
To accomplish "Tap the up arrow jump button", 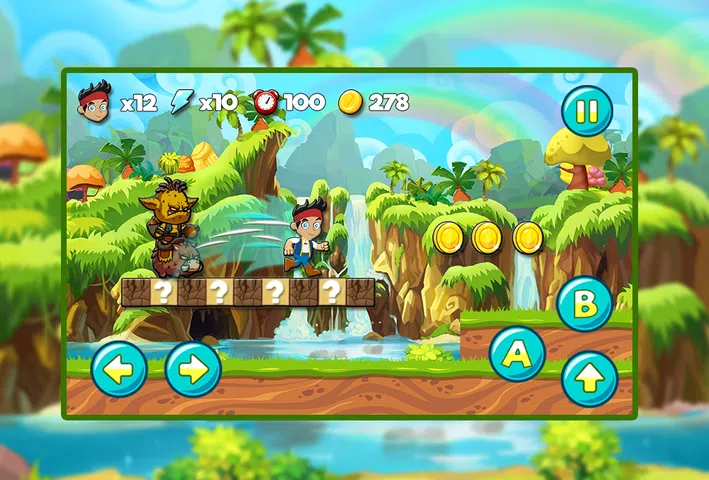I will [x=589, y=379].
